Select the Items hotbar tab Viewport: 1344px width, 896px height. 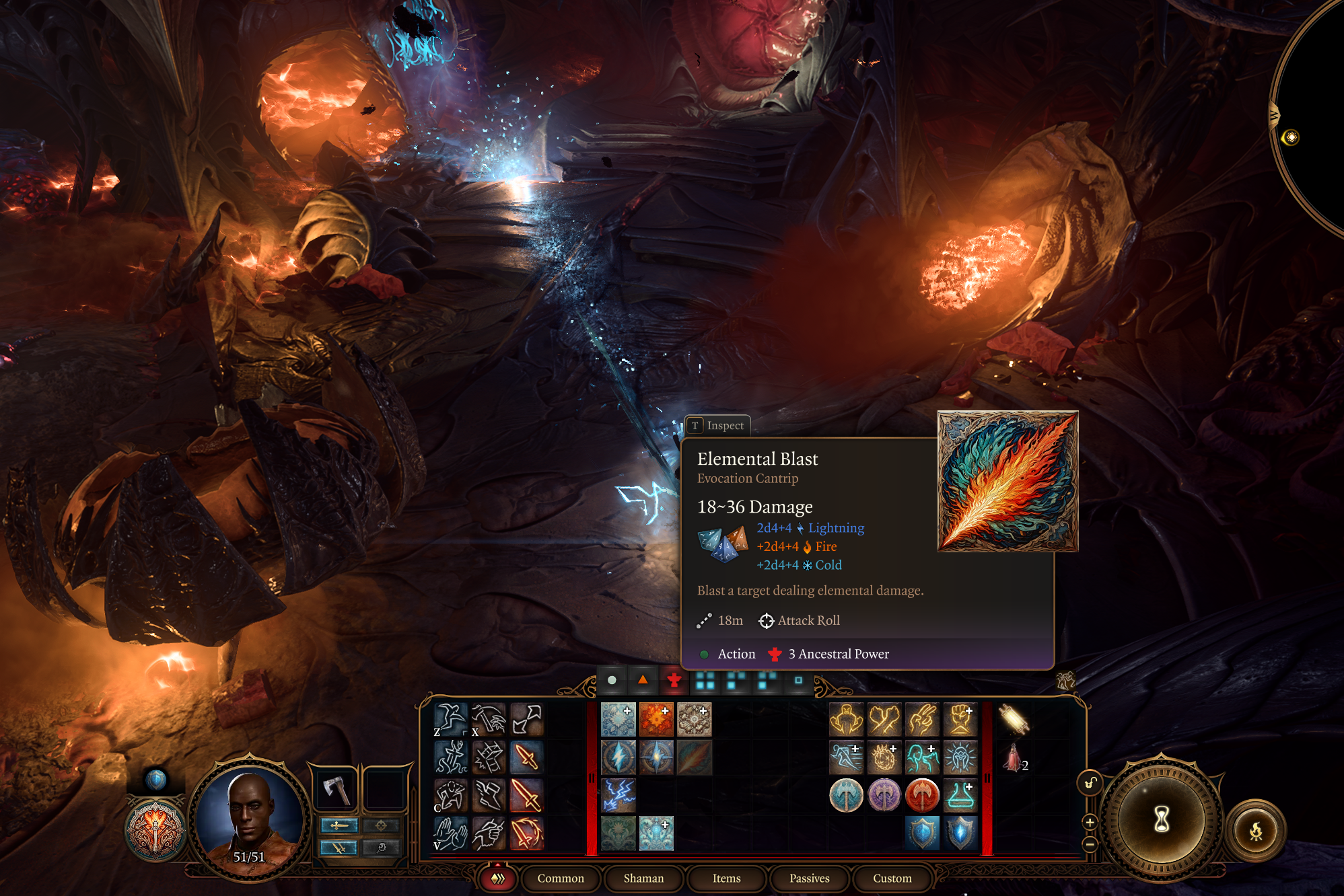coord(726,878)
